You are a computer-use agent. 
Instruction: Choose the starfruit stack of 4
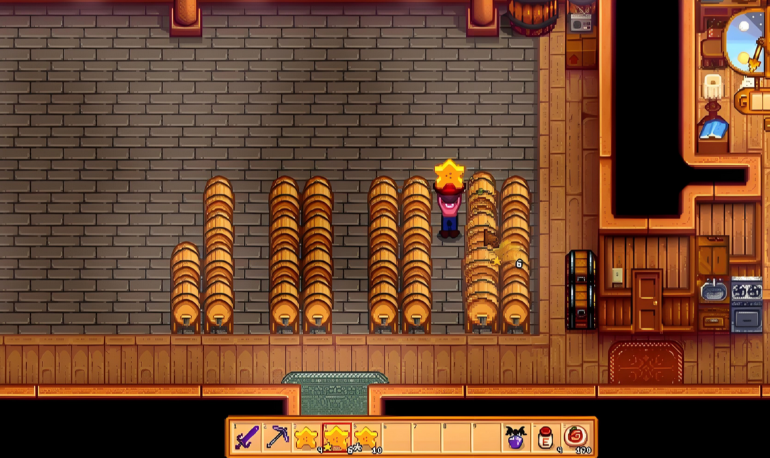[x=307, y=437]
